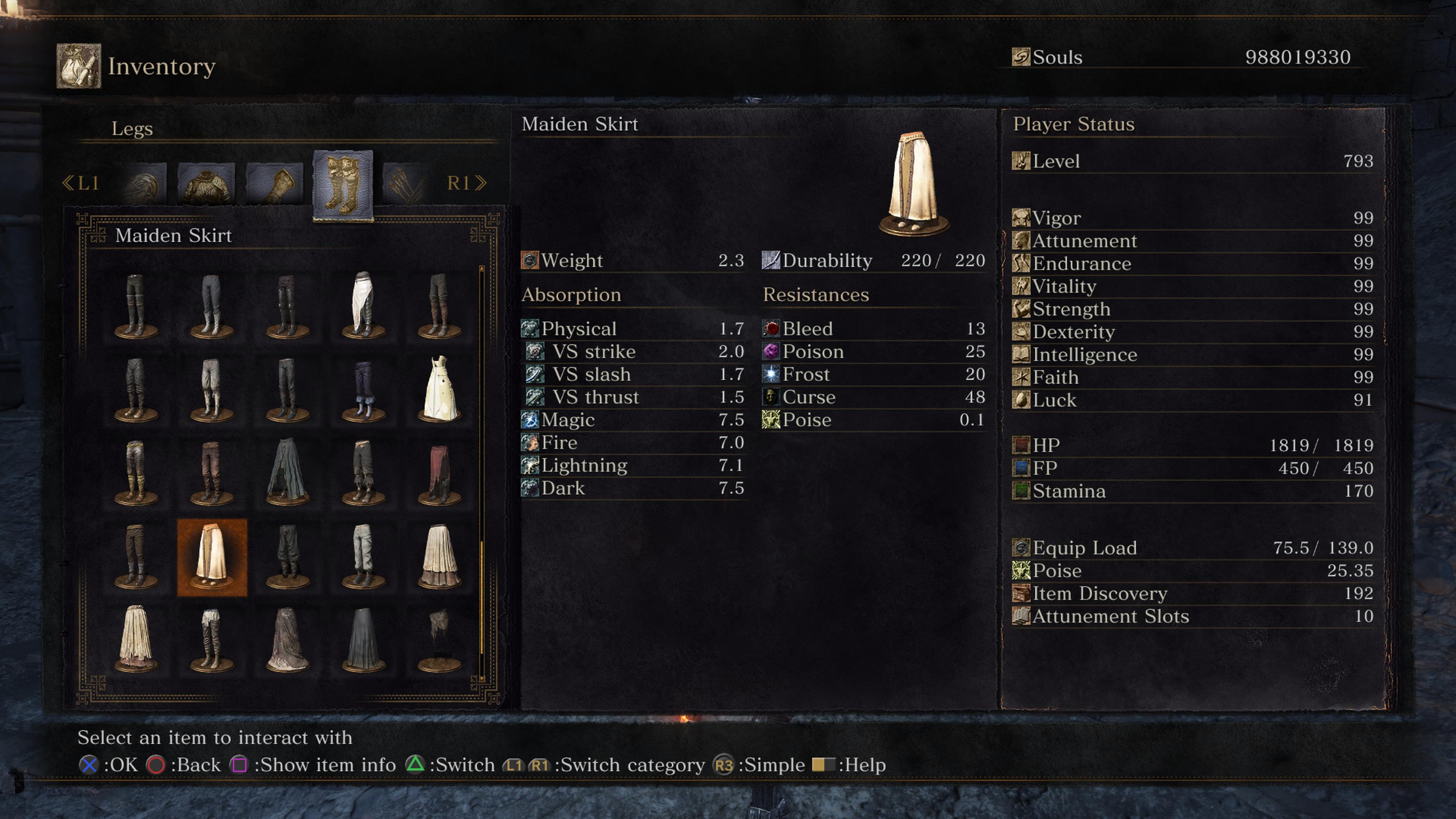This screenshot has width=1456, height=819.
Task: Choose the mottled brown-grey long skirt
Action: [288, 640]
